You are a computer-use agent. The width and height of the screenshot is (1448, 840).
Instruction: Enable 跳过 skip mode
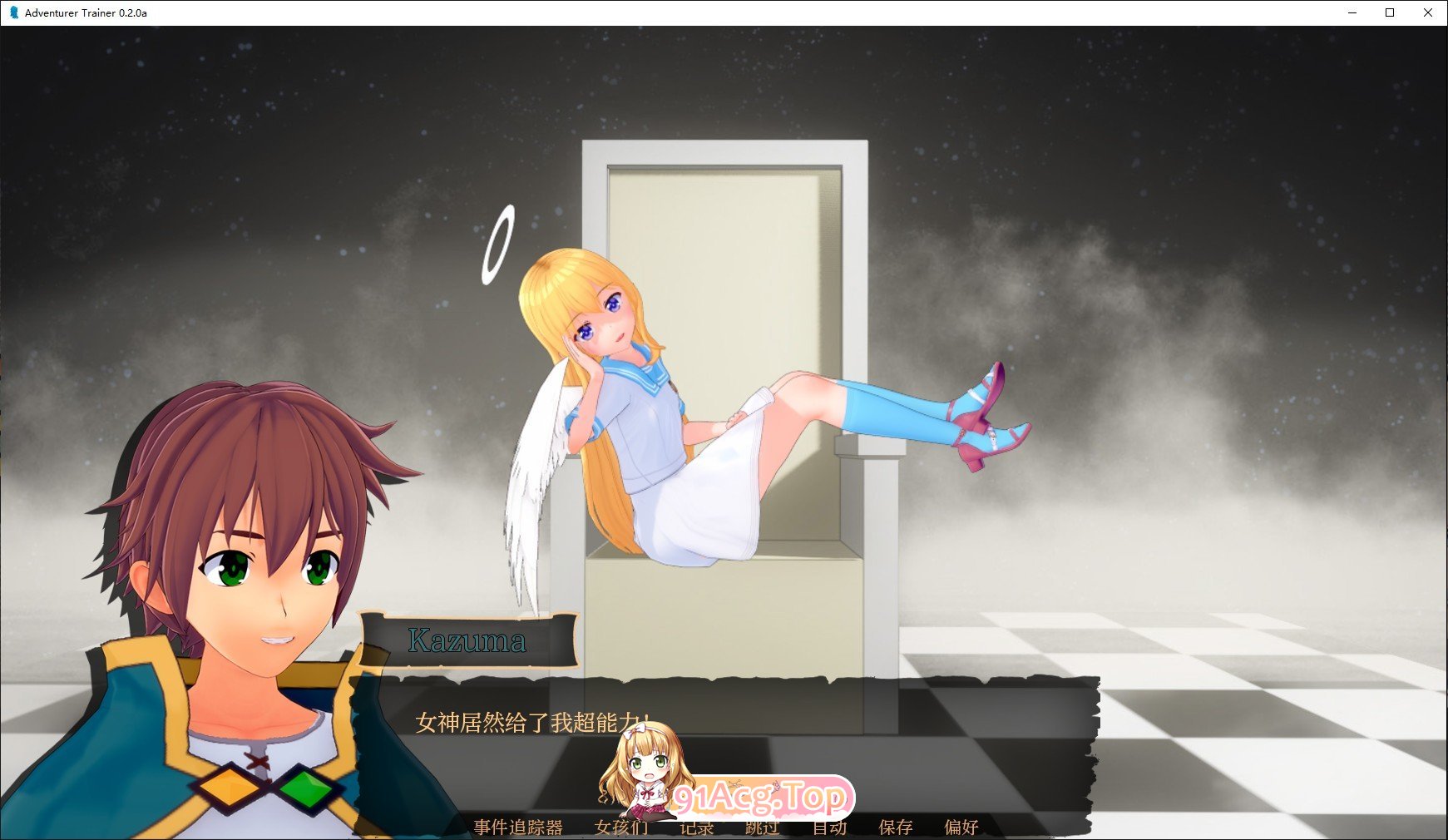761,828
